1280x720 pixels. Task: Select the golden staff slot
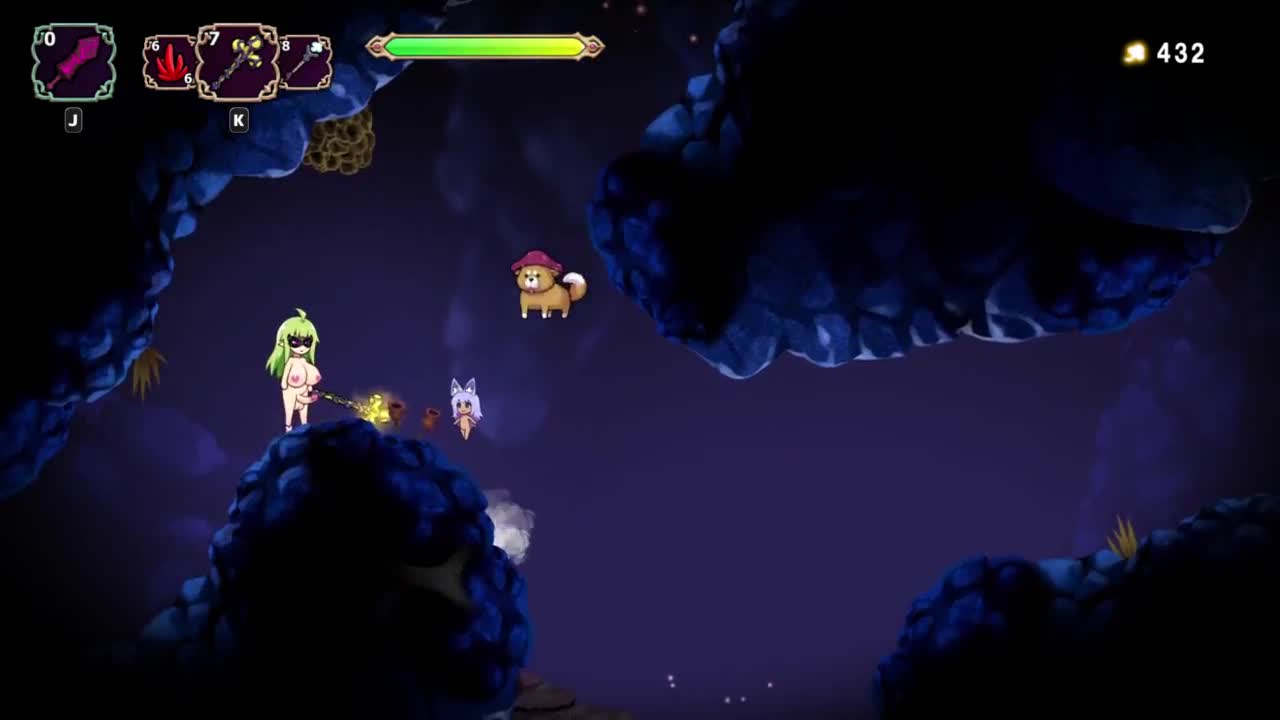(x=237, y=62)
